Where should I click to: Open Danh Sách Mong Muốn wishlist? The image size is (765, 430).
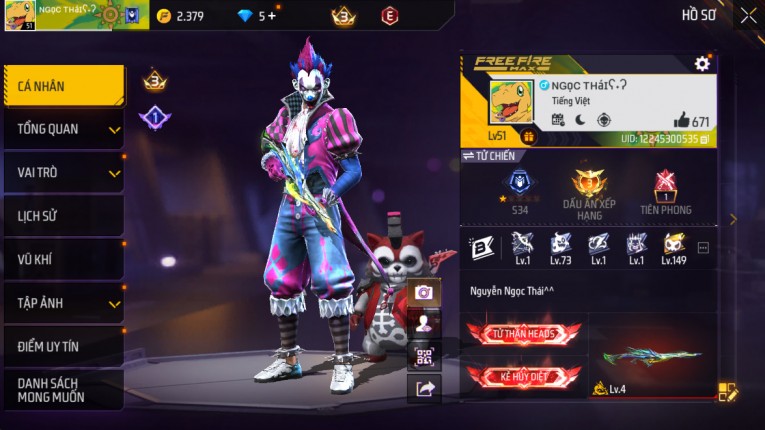click(64, 390)
